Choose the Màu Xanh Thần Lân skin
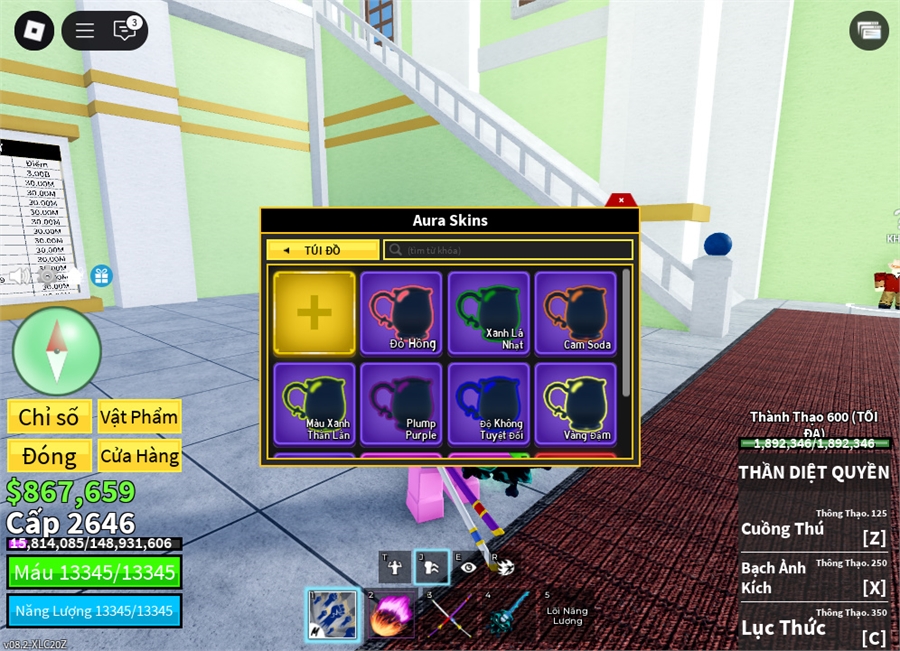900x651 pixels. [314, 403]
